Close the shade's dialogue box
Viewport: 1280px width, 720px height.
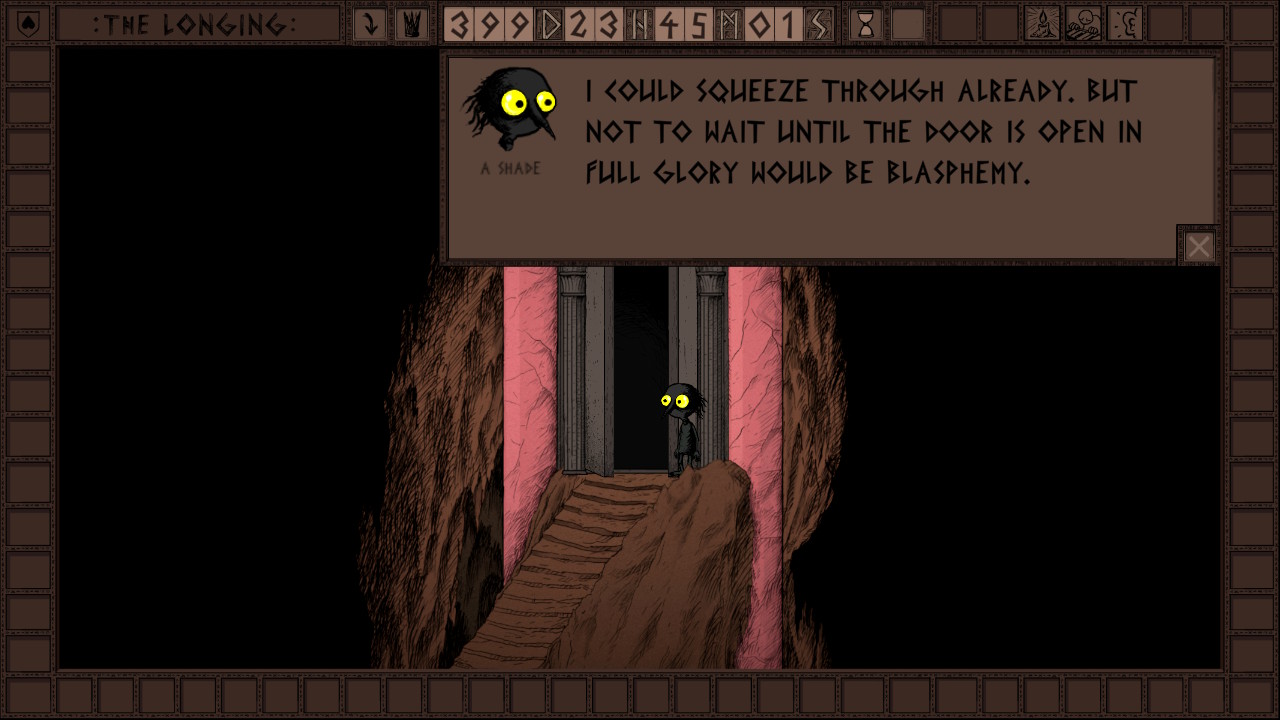pos(1198,246)
